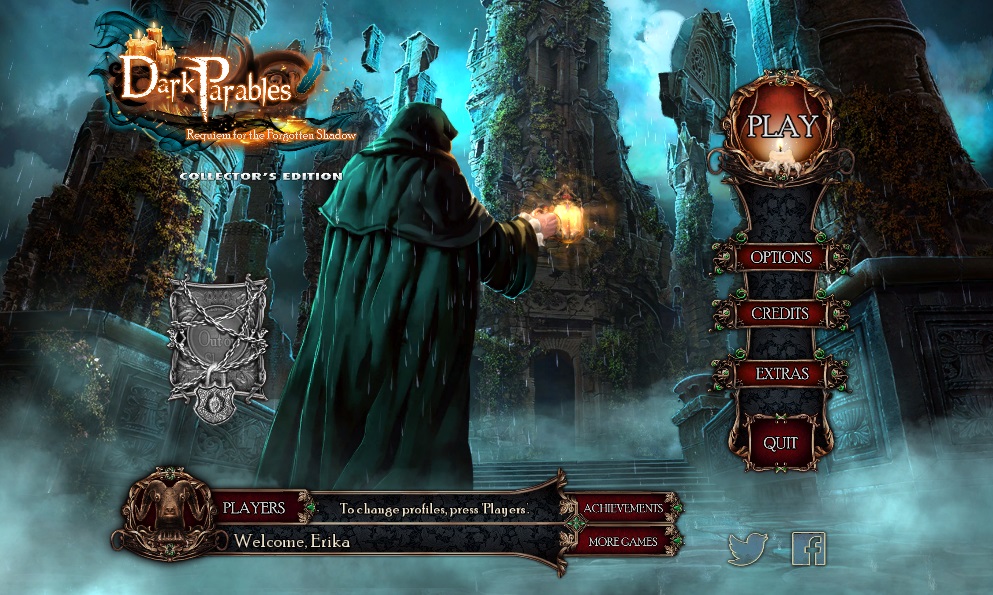Viewport: 993px width, 595px height.
Task: Open the Facebook page link
Action: [808, 549]
